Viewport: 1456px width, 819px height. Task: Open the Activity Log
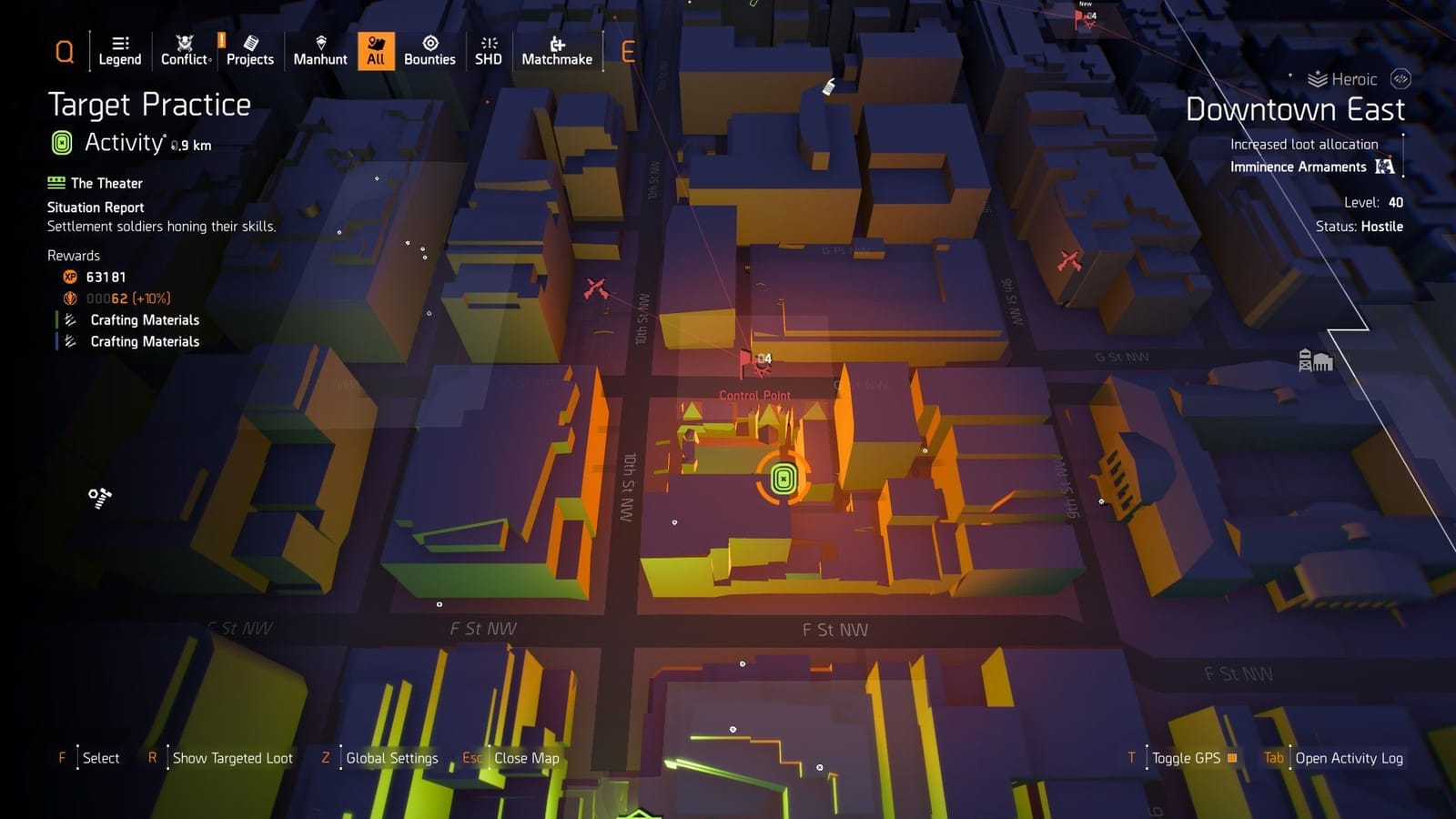point(1350,758)
